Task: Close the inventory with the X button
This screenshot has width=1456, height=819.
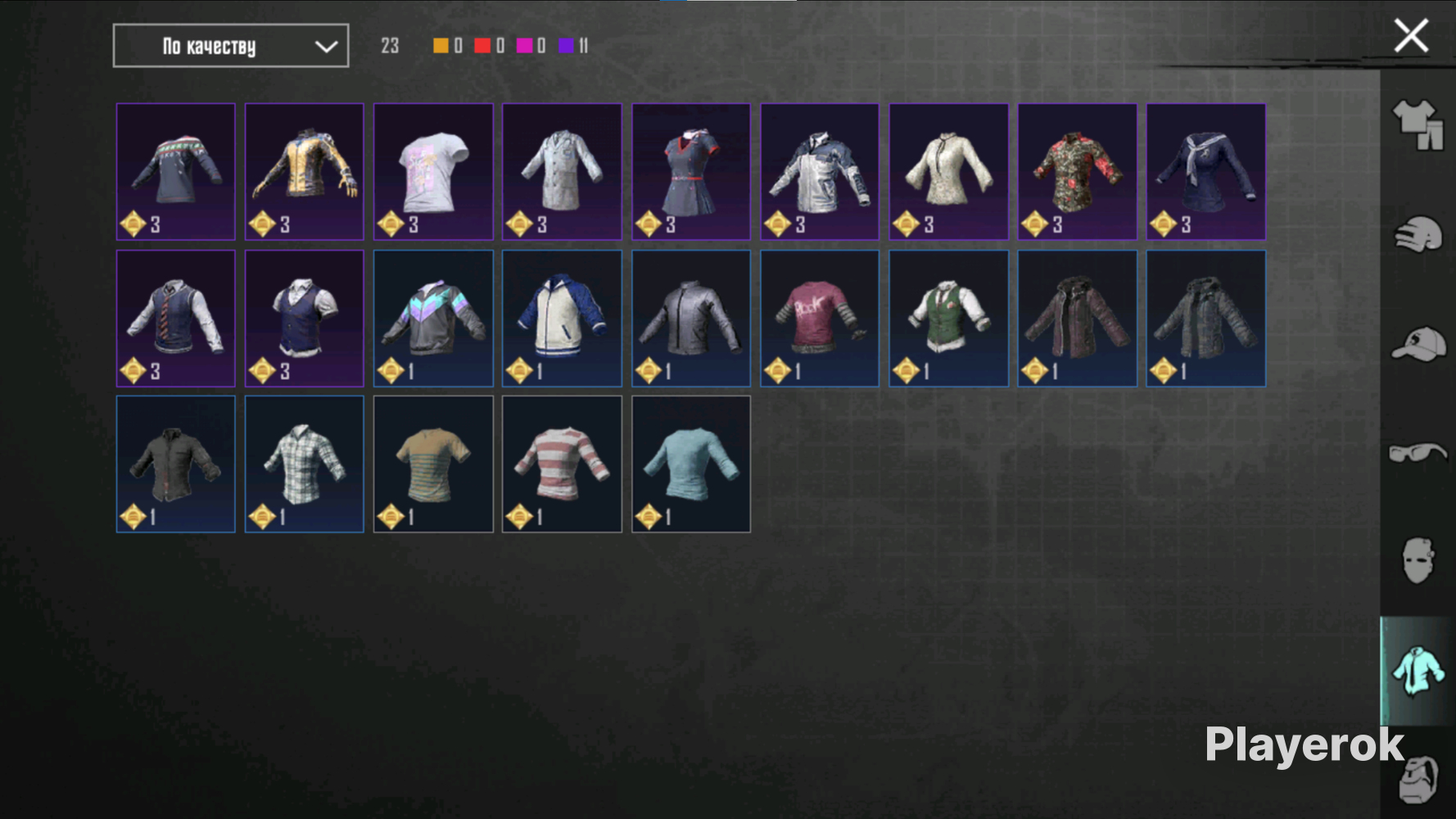Action: 1411,36
